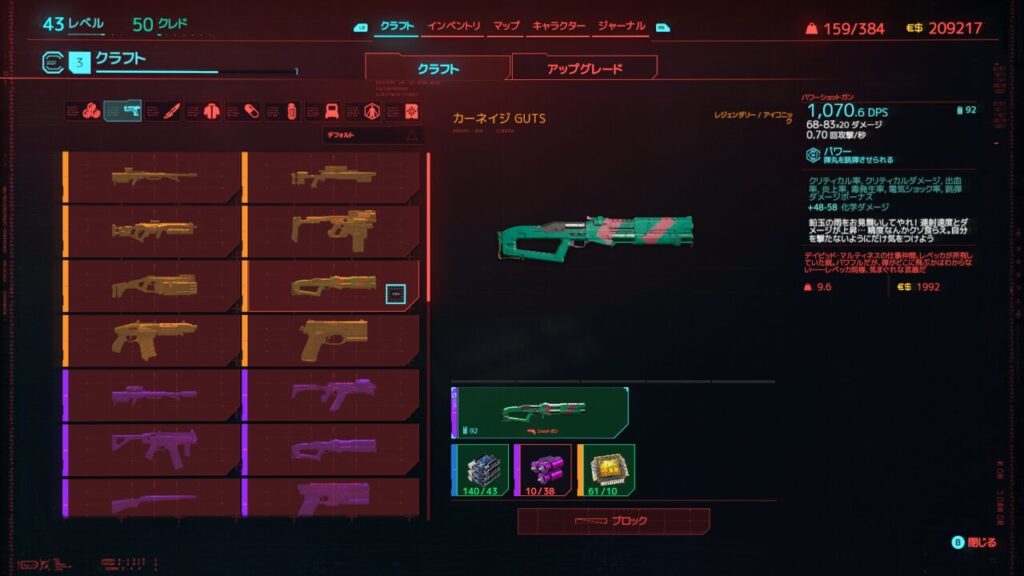Open the マップ (Map) menu
This screenshot has height=576, width=1024.
[x=506, y=26]
